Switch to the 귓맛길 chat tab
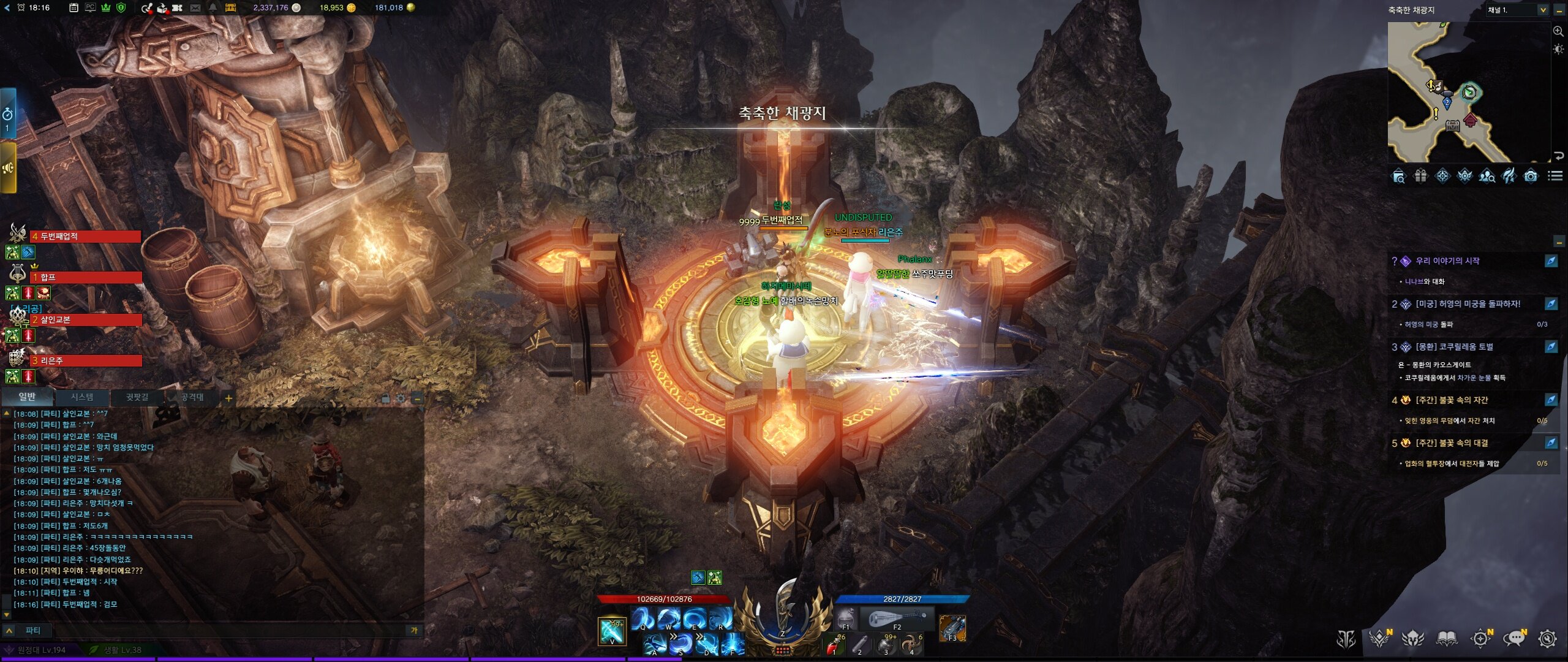1568x662 pixels. [137, 397]
